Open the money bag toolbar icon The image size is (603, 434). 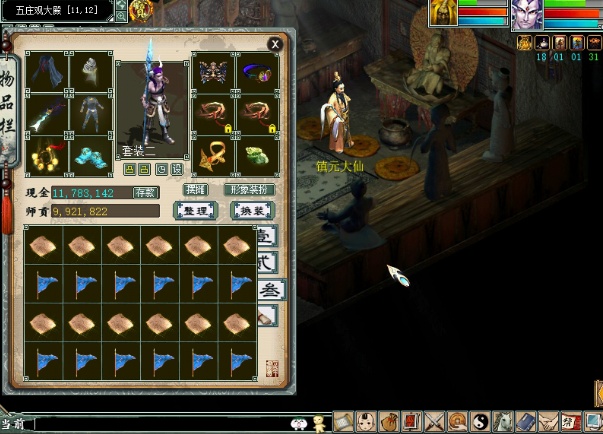point(388,423)
